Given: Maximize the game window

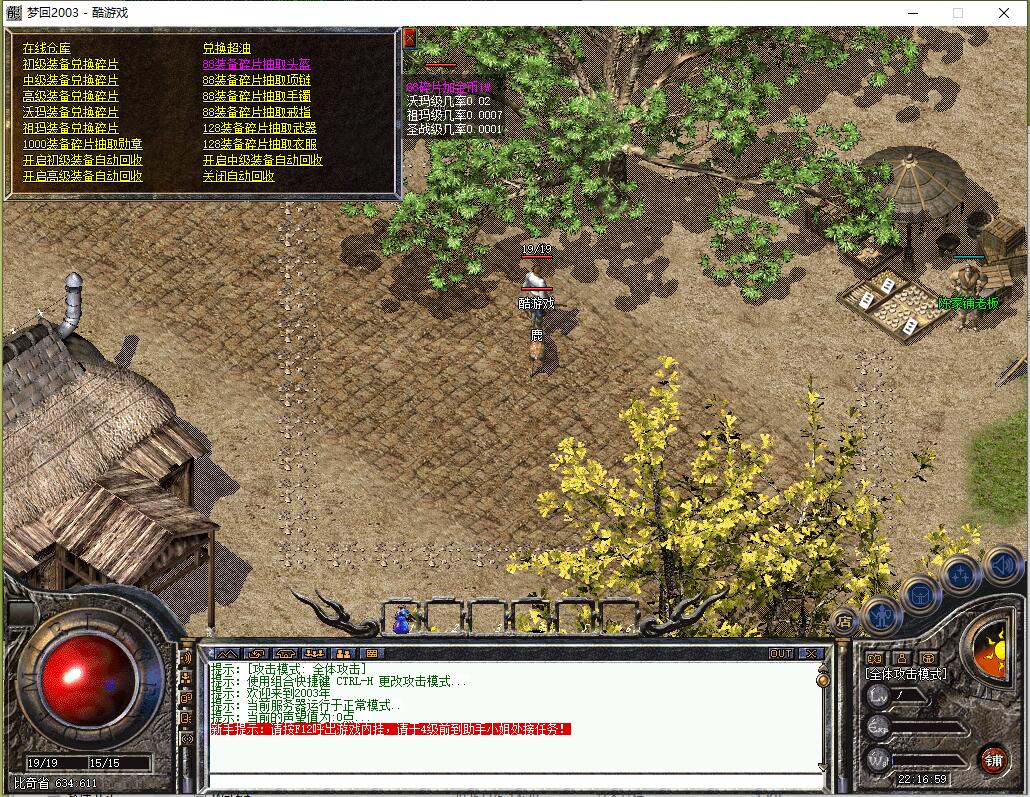Looking at the screenshot, I should (958, 13).
